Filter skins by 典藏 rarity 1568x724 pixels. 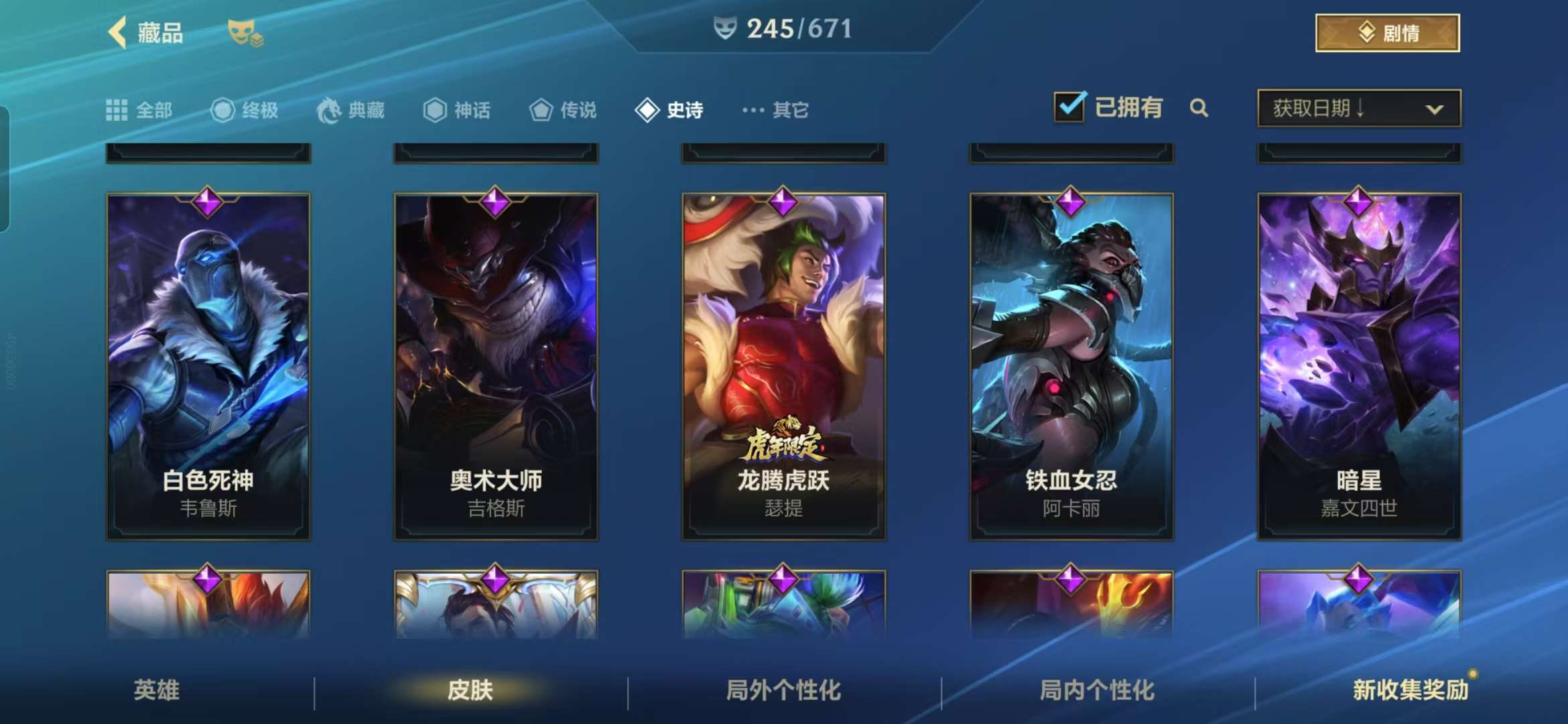(x=350, y=110)
